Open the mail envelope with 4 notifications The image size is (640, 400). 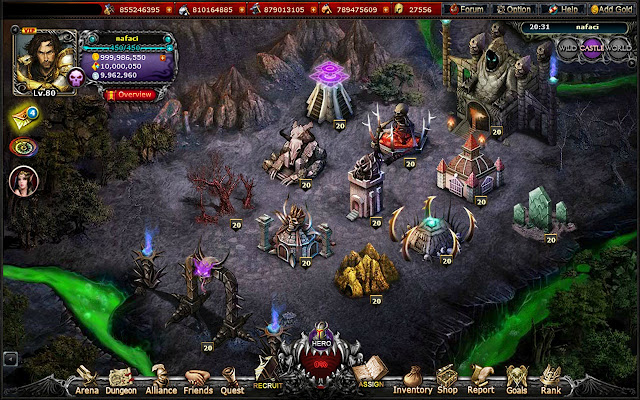[23, 115]
